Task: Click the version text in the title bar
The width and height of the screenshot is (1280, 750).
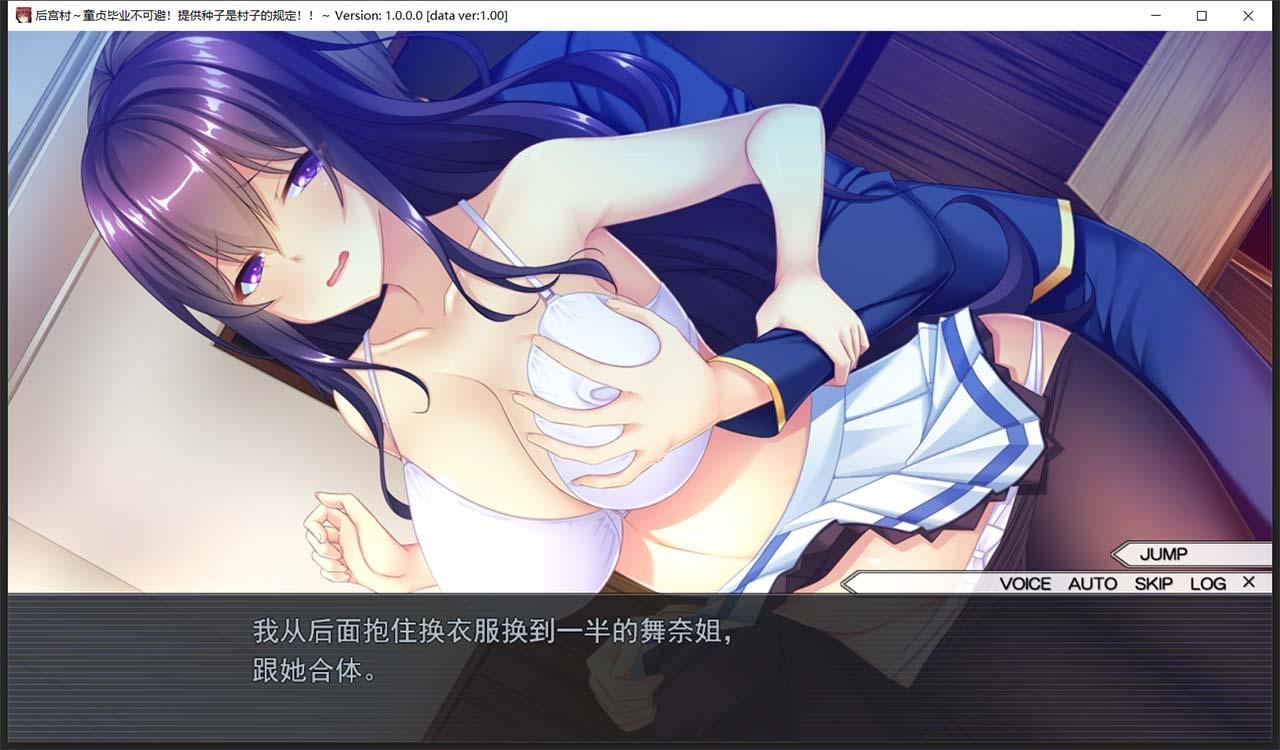Action: 420,15
